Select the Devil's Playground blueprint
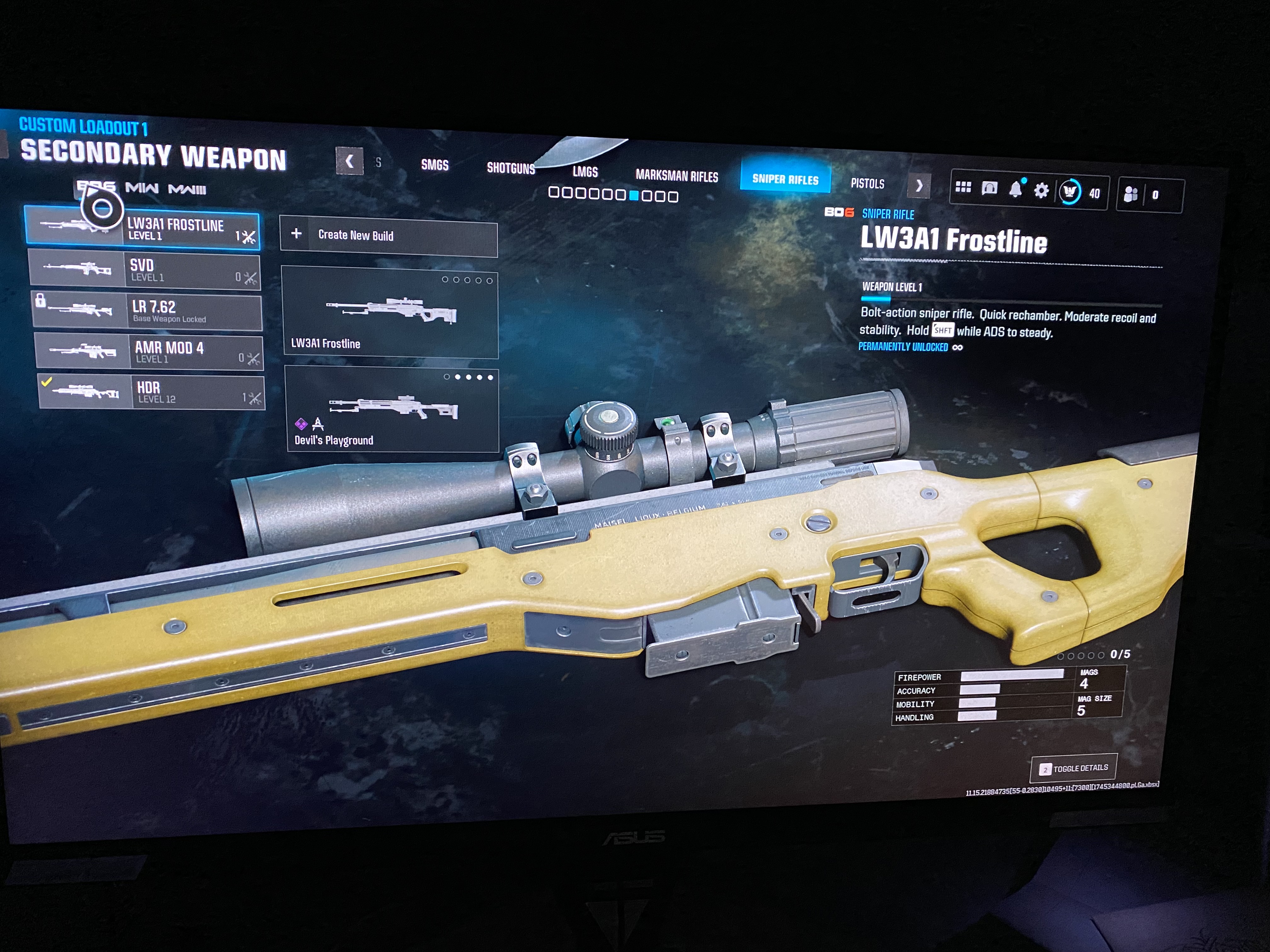The width and height of the screenshot is (1270, 952). (393, 410)
